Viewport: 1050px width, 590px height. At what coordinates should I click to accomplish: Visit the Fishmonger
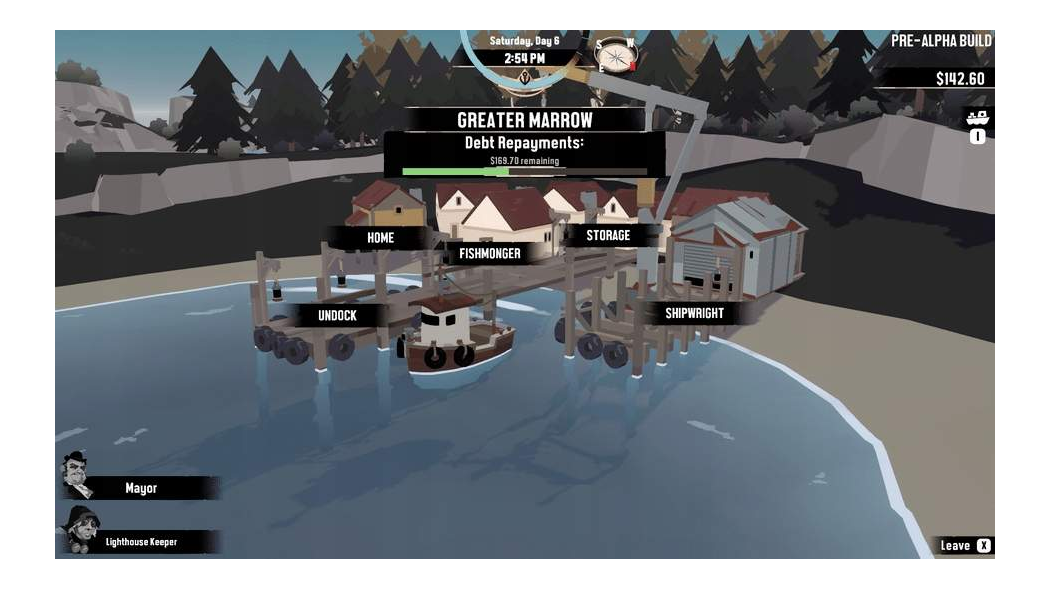tap(489, 254)
